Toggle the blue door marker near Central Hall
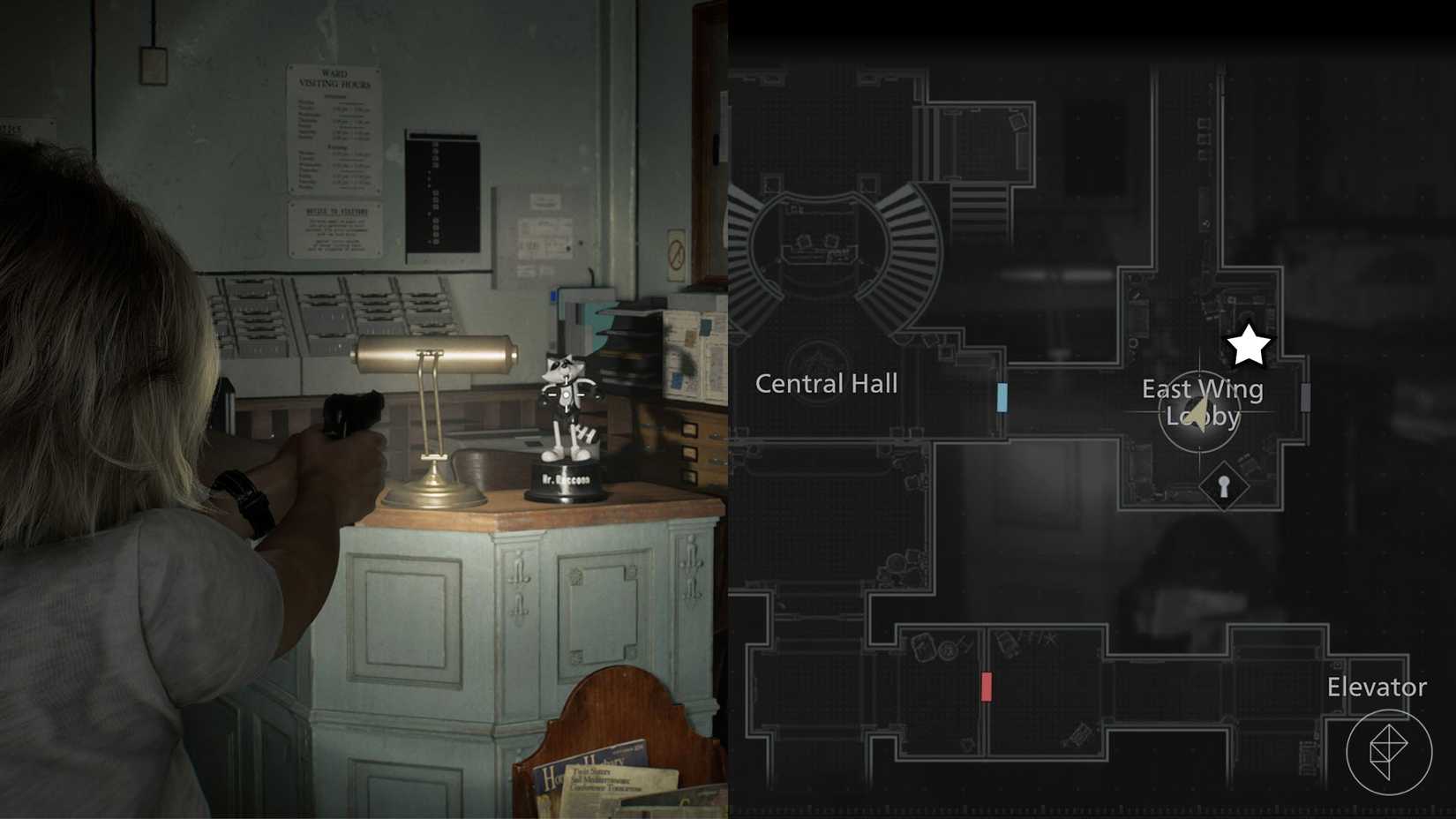The image size is (1456, 819). tap(1004, 396)
